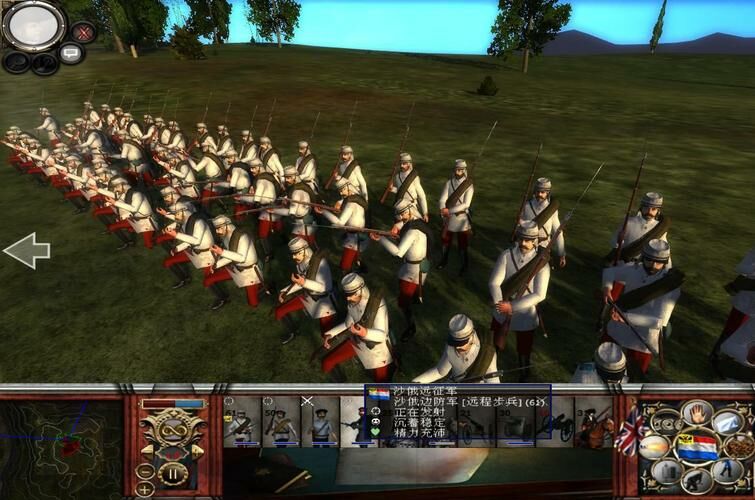Screen dimensions: 755x500
Task: Click the ornate infinity emblem dial
Action: [x=171, y=432]
